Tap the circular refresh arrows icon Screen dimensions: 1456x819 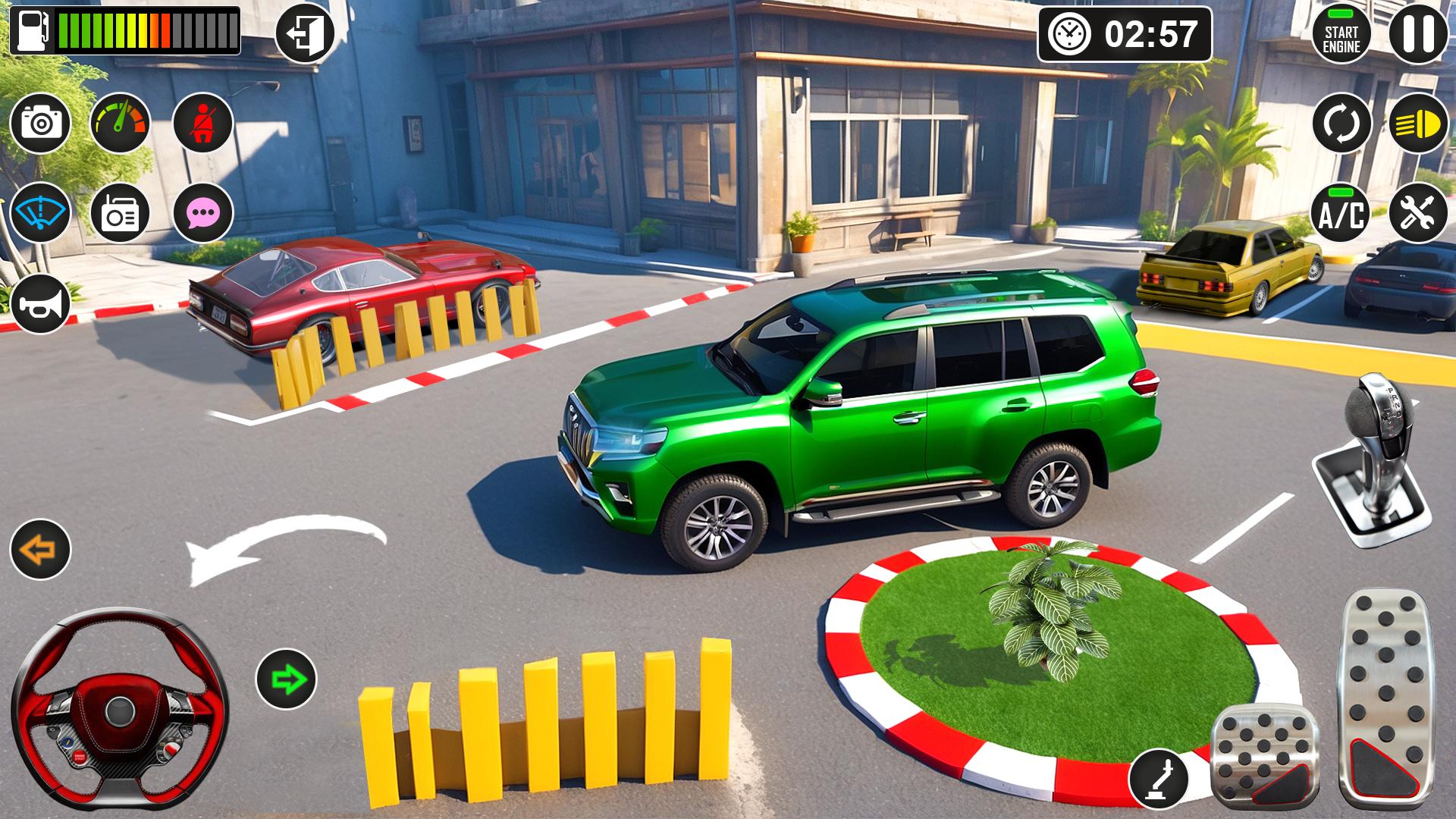1341,123
